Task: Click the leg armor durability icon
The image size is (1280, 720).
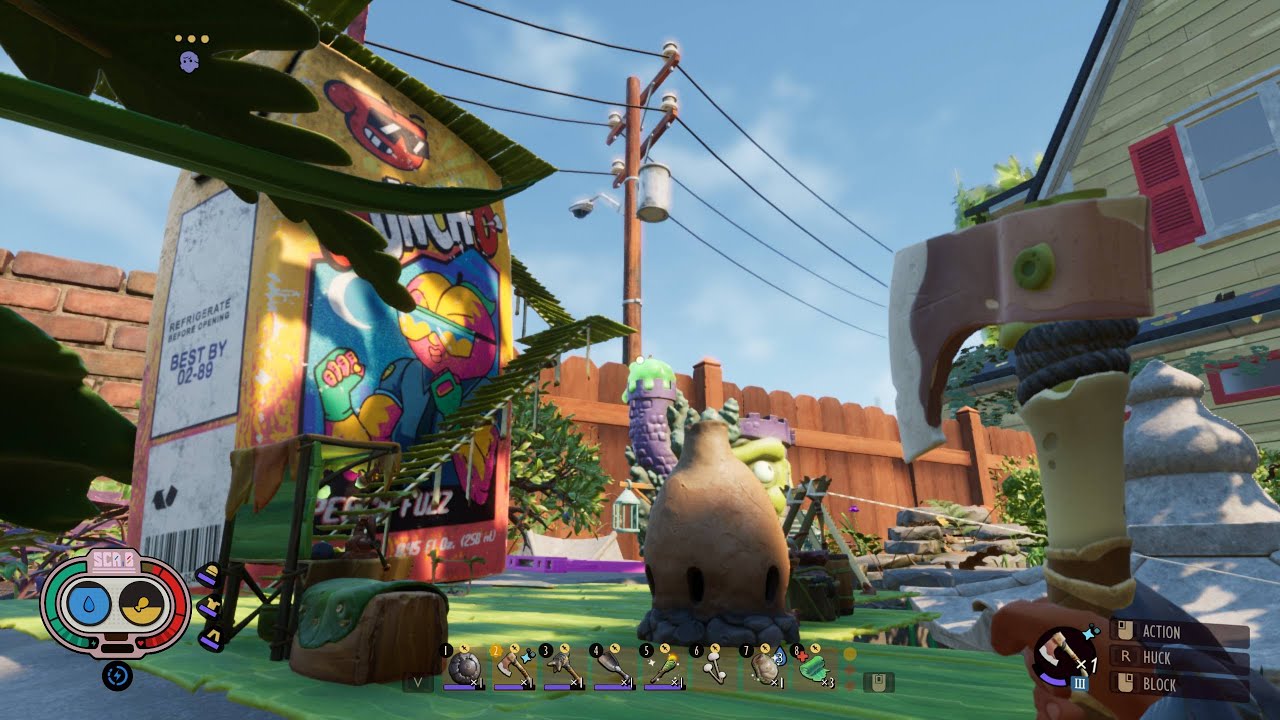Action: coord(209,638)
